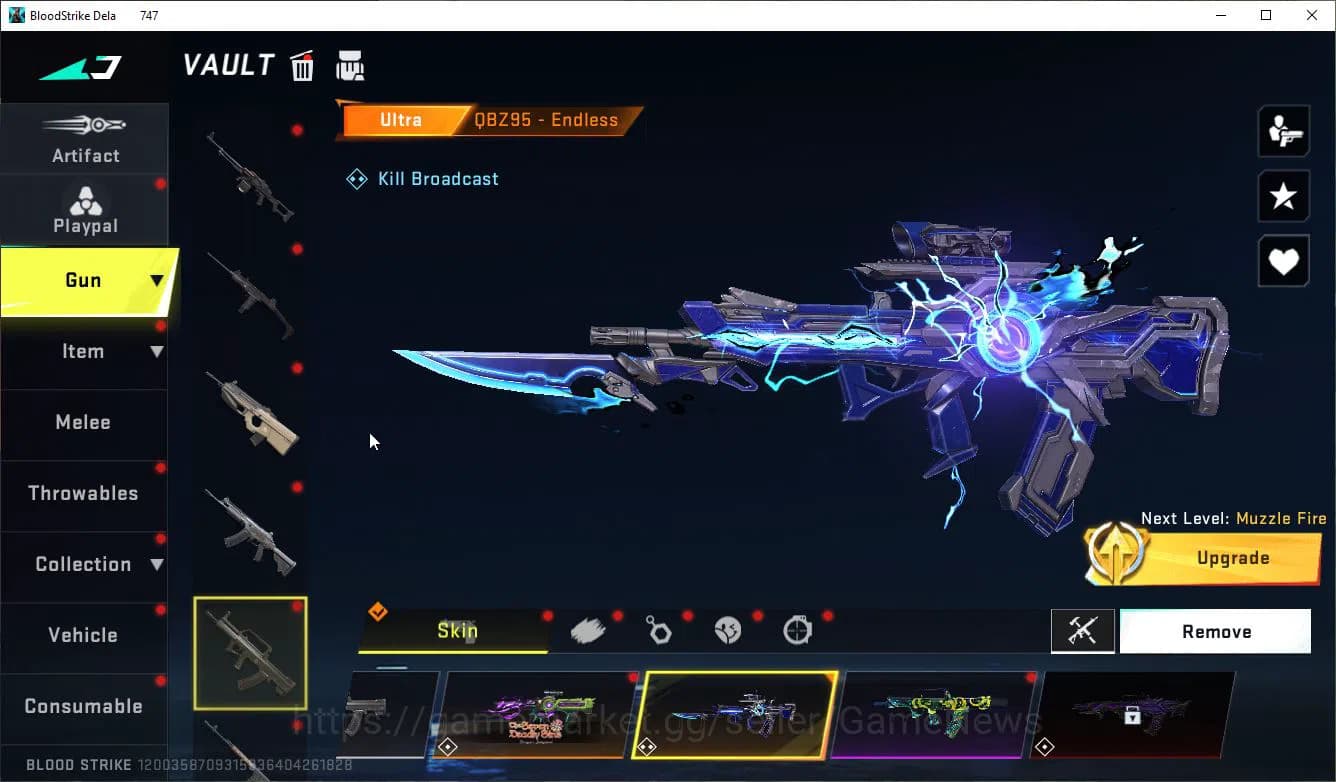Click the loadout character icon on the right
This screenshot has width=1336, height=782.
[1283, 130]
